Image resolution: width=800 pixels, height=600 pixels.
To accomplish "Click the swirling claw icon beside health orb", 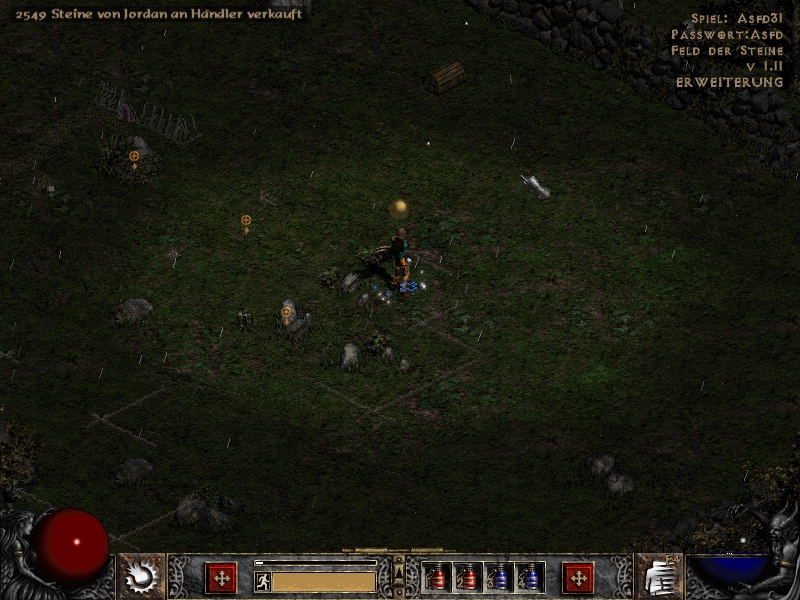I will pos(142,575).
